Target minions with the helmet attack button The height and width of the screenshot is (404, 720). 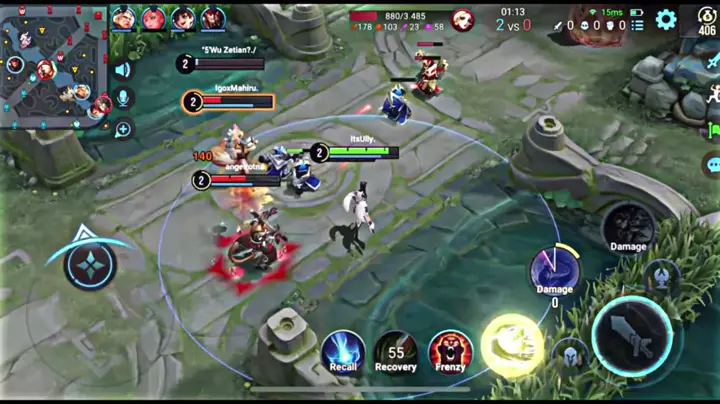(570, 354)
